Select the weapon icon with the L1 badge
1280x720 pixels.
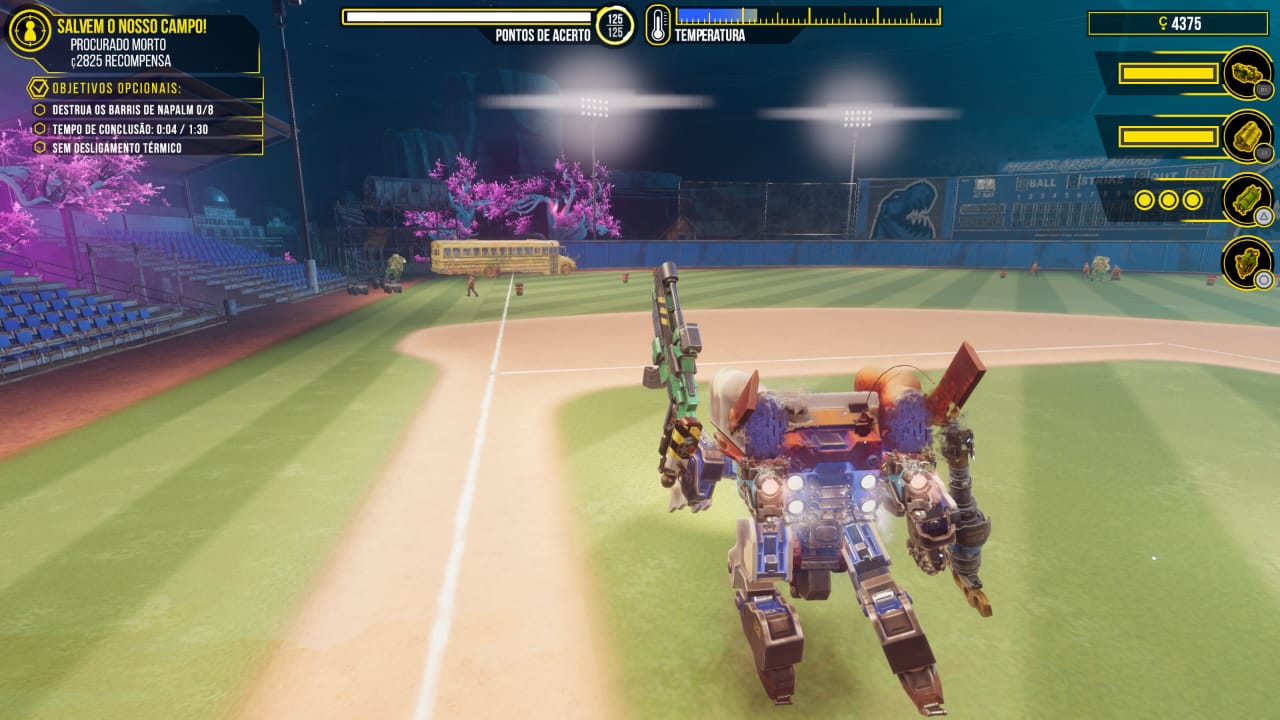coord(1246,137)
